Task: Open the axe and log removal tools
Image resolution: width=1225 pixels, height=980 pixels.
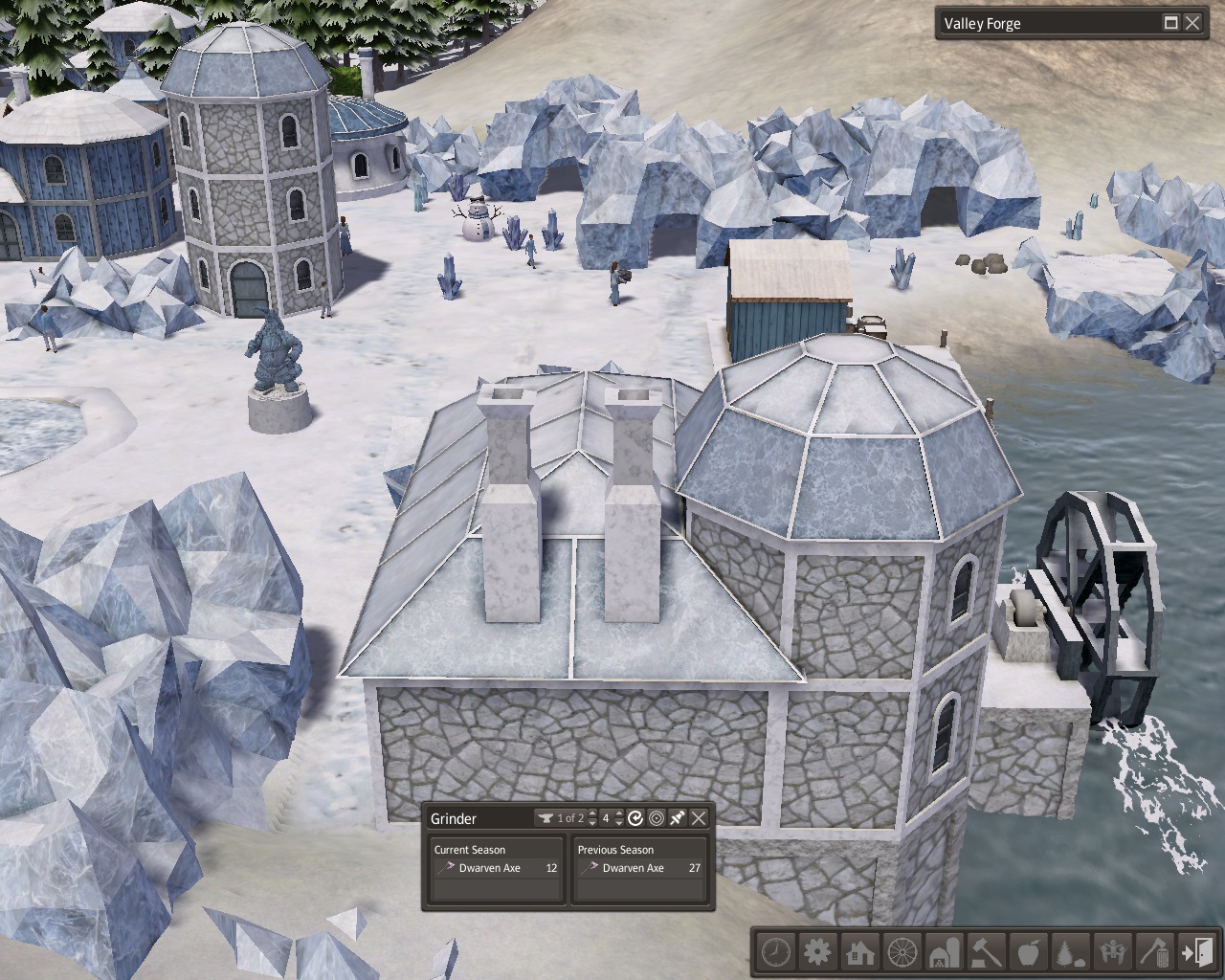Action: click(1154, 952)
